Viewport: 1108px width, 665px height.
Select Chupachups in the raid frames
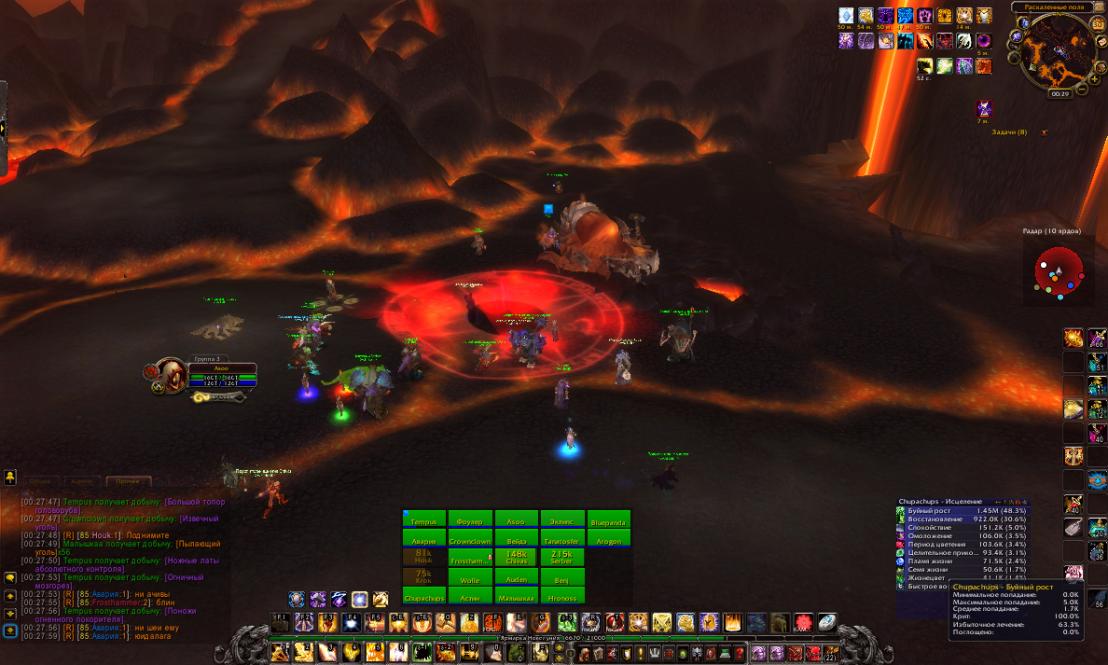click(424, 595)
